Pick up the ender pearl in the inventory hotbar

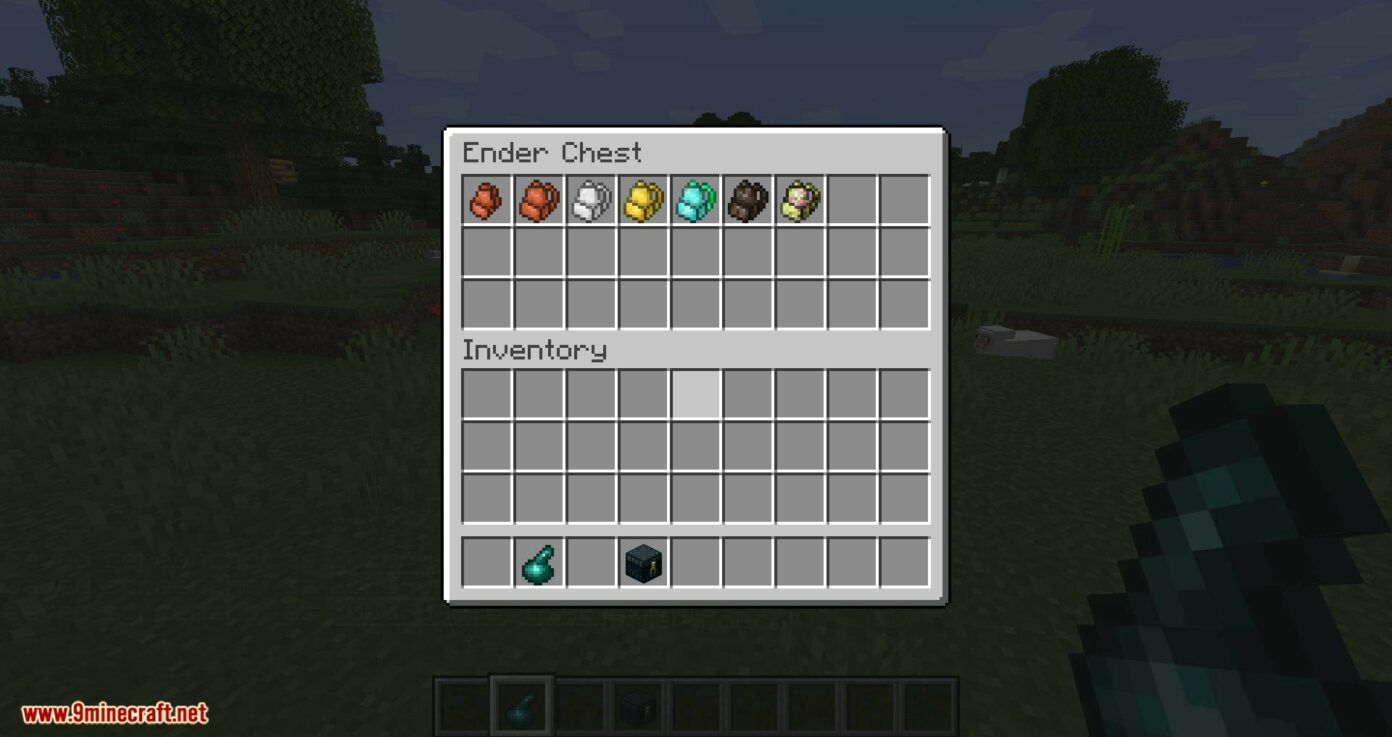coord(538,562)
